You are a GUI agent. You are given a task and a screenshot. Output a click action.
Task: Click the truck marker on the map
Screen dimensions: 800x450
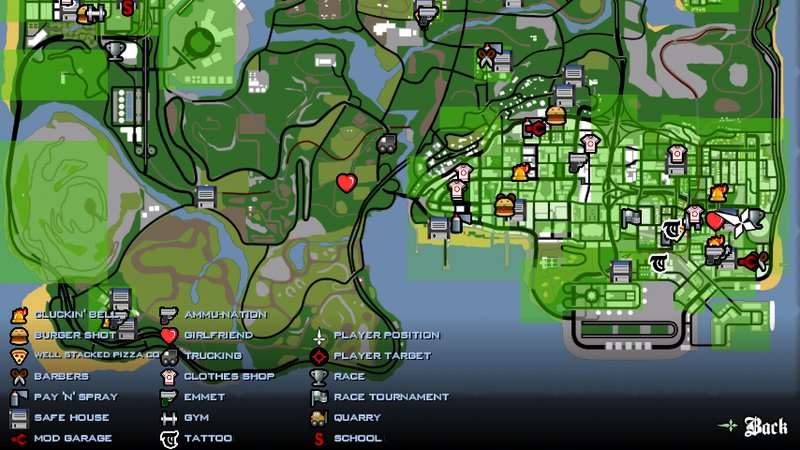click(385, 143)
